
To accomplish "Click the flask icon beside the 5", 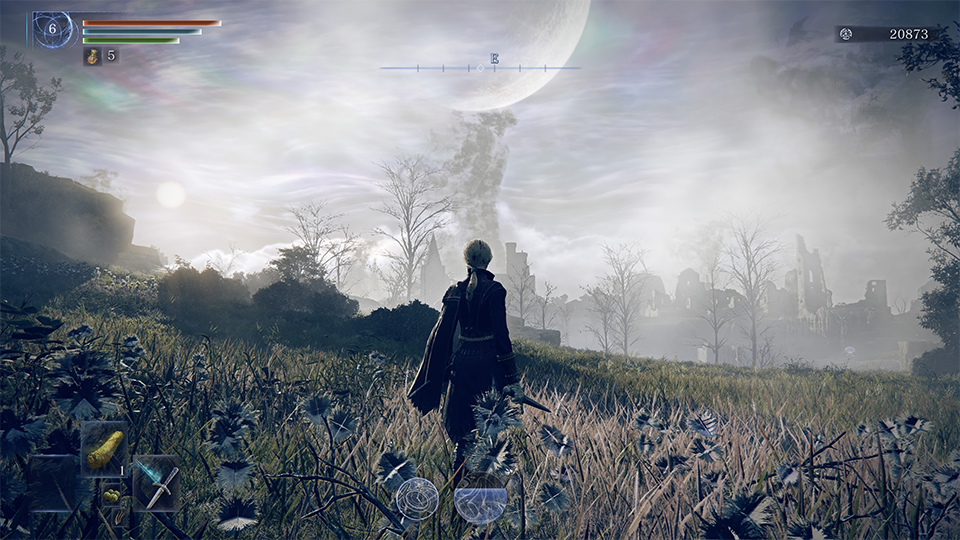I will coord(92,56).
